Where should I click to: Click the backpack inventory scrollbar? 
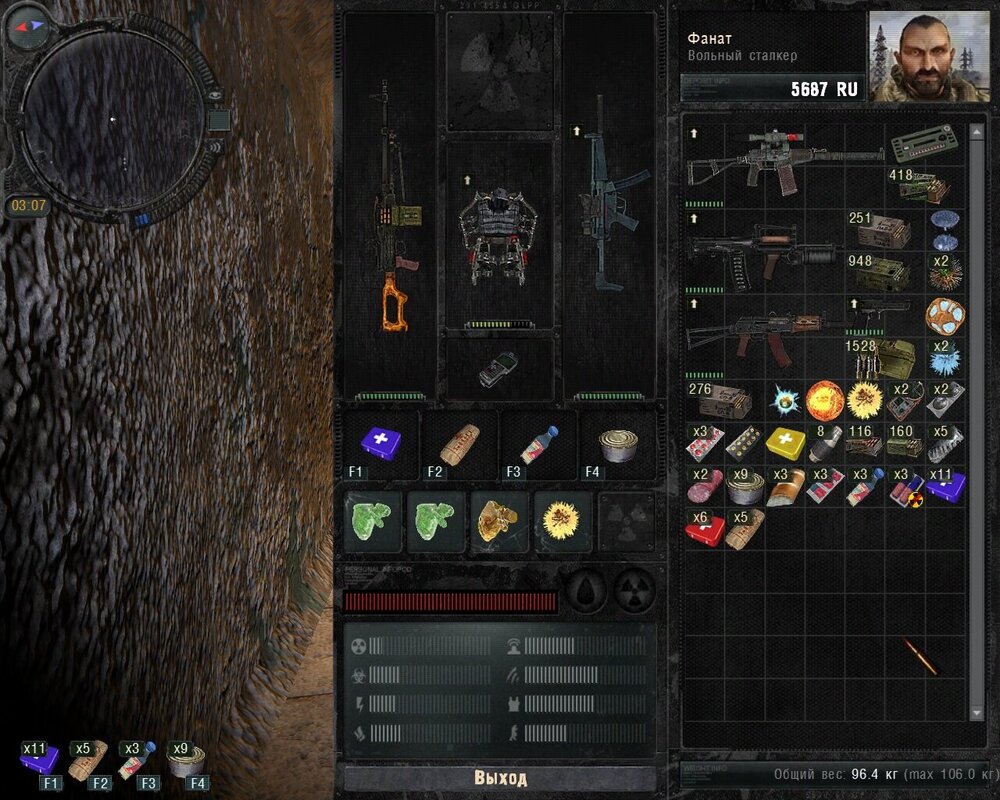coord(978,420)
